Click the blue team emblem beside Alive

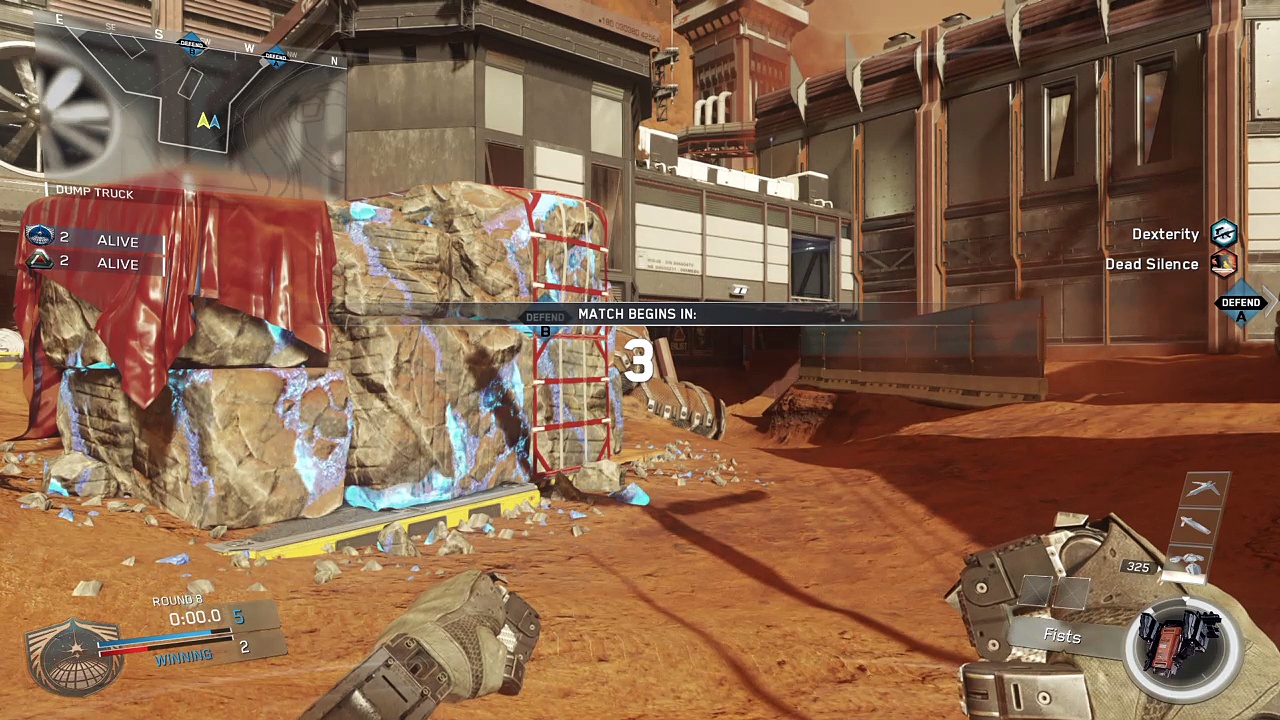40,237
